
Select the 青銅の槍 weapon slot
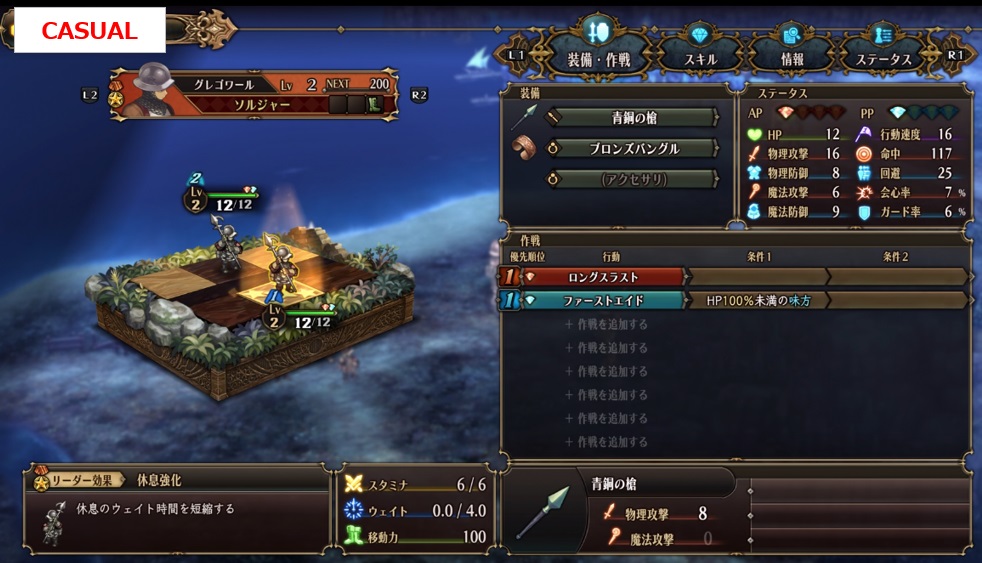pos(634,118)
